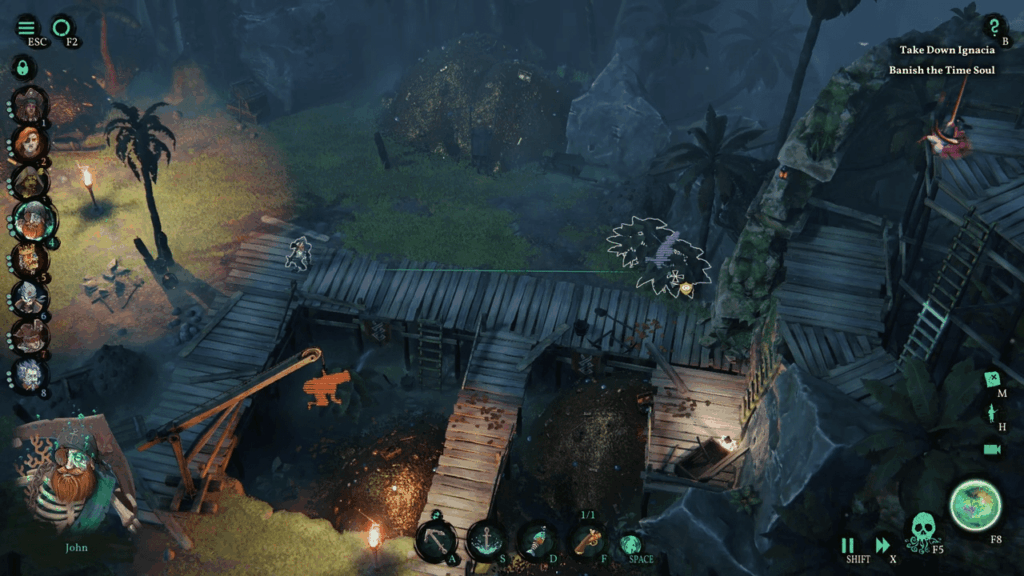
Task: Select crew portrait number 8
Action: 28,375
